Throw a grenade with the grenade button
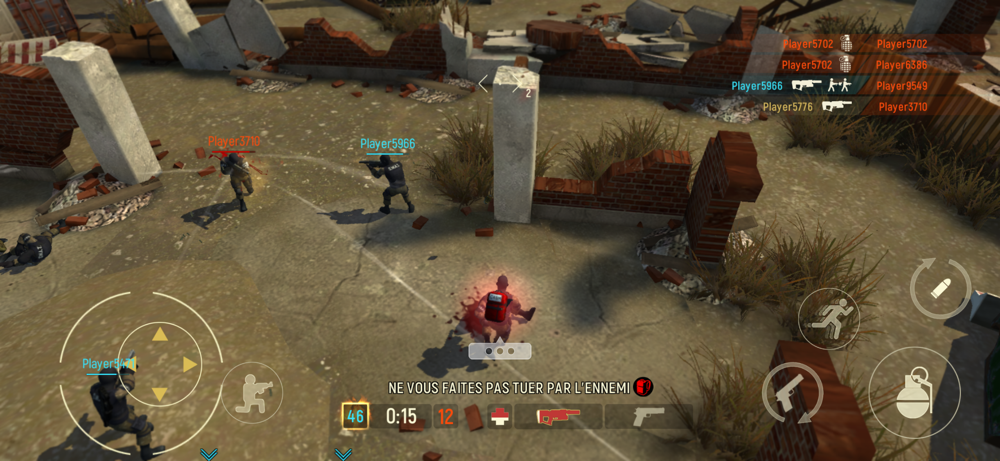Image resolution: width=1000 pixels, height=461 pixels. tap(914, 392)
